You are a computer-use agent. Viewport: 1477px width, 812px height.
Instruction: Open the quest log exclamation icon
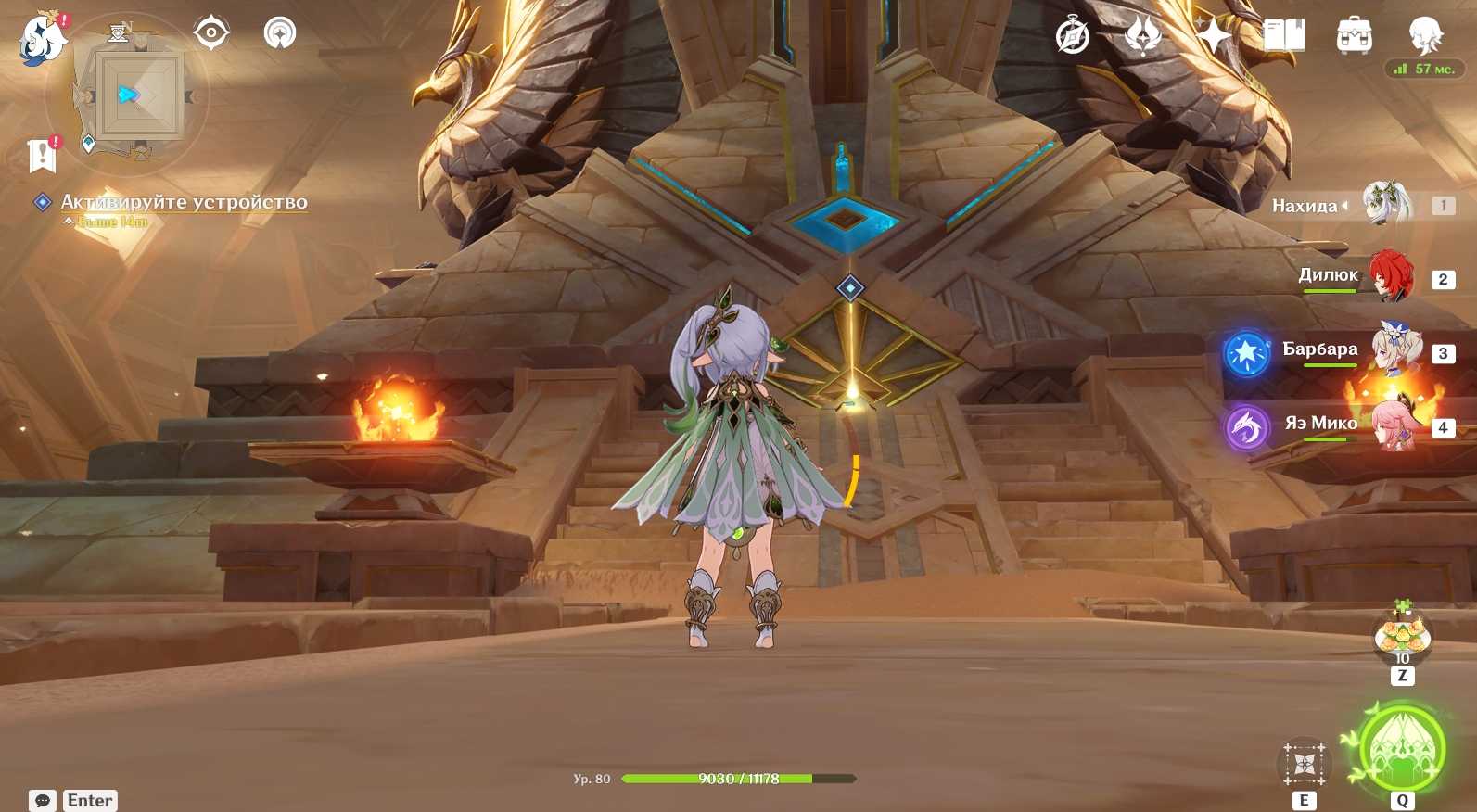point(43,156)
